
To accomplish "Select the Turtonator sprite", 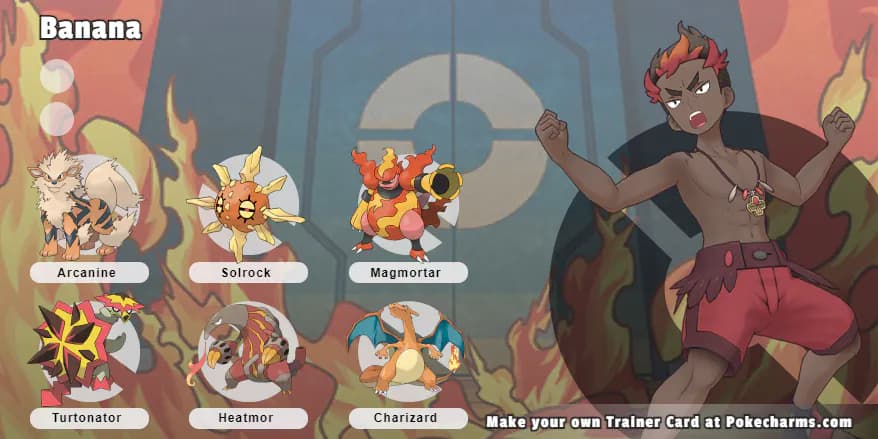I will [84, 348].
